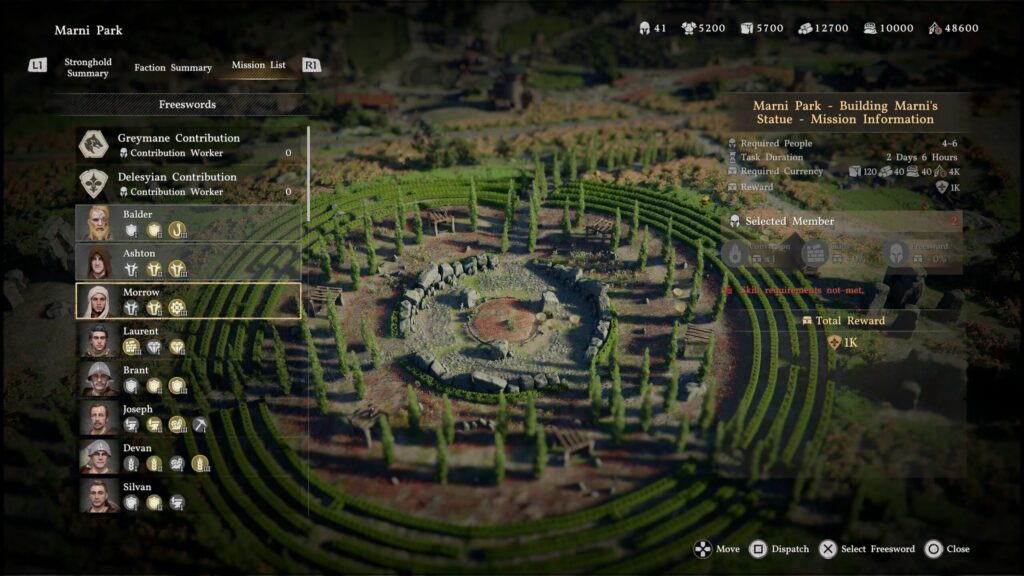
Task: Add Laurent to the mission
Action: pyautogui.click(x=187, y=339)
